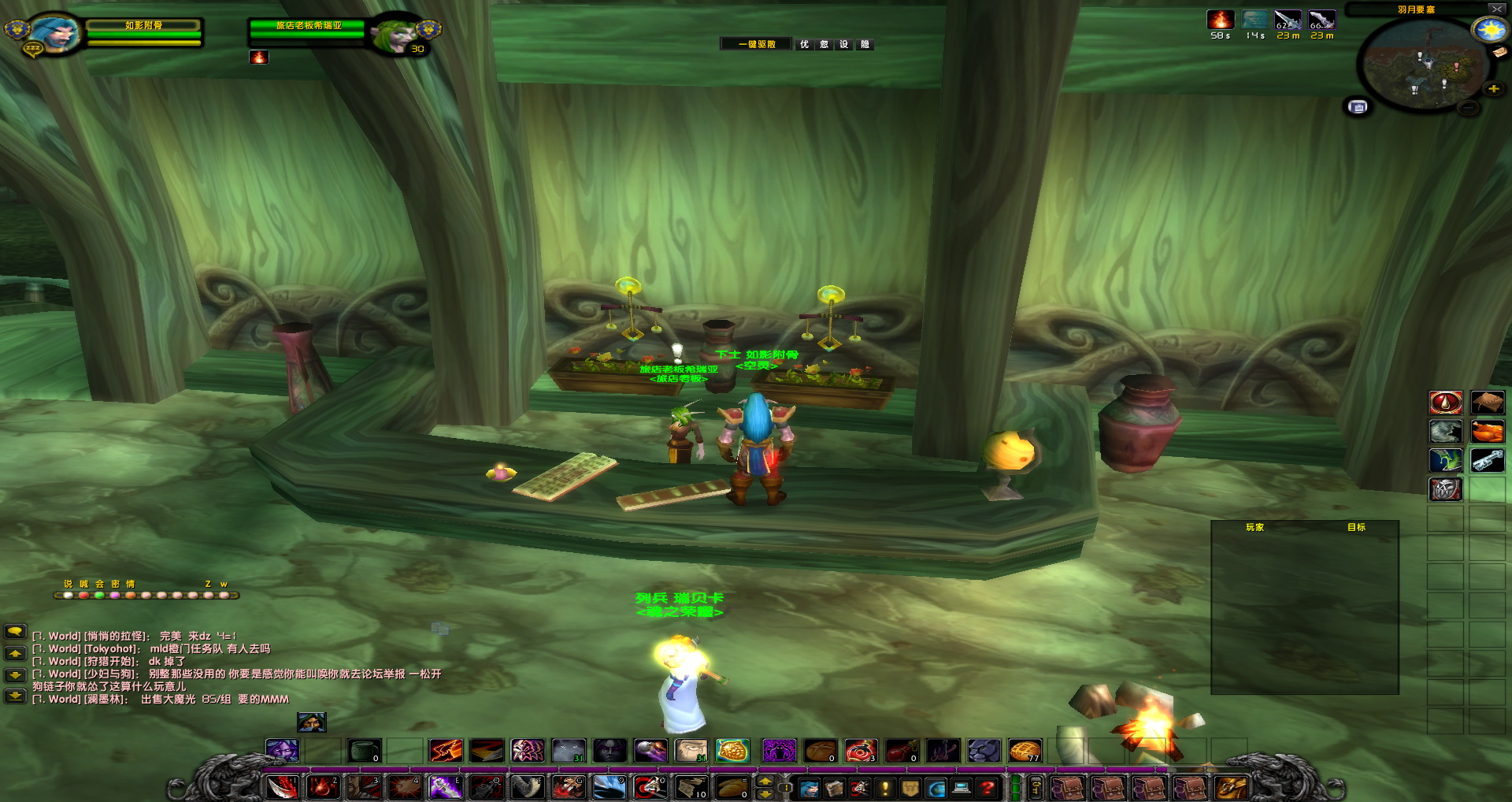Toggle the square minimap button below minimap
Viewport: 1512px width, 802px height.
pos(1357,106)
